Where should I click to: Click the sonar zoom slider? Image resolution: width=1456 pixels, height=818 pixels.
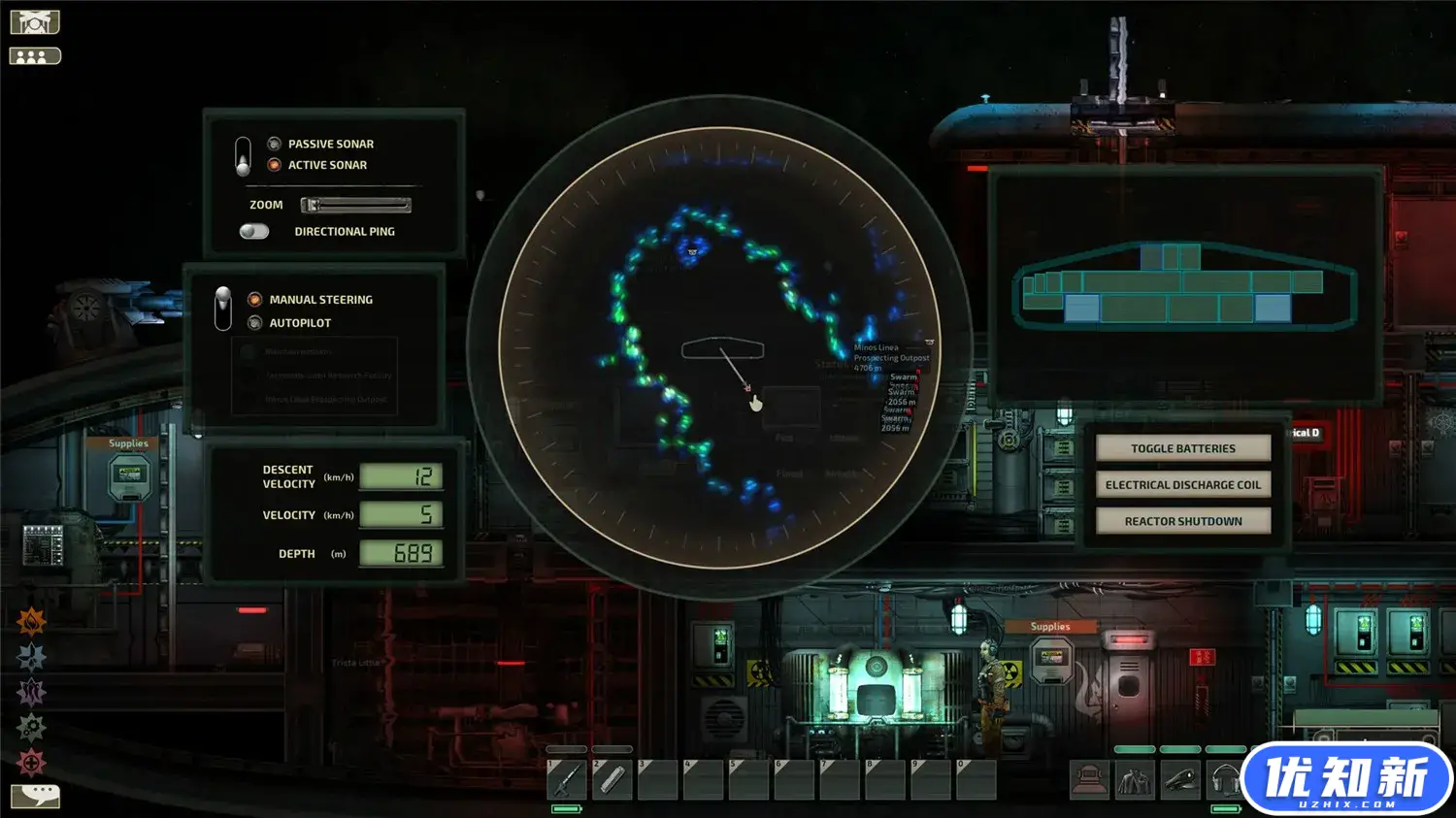coord(355,205)
